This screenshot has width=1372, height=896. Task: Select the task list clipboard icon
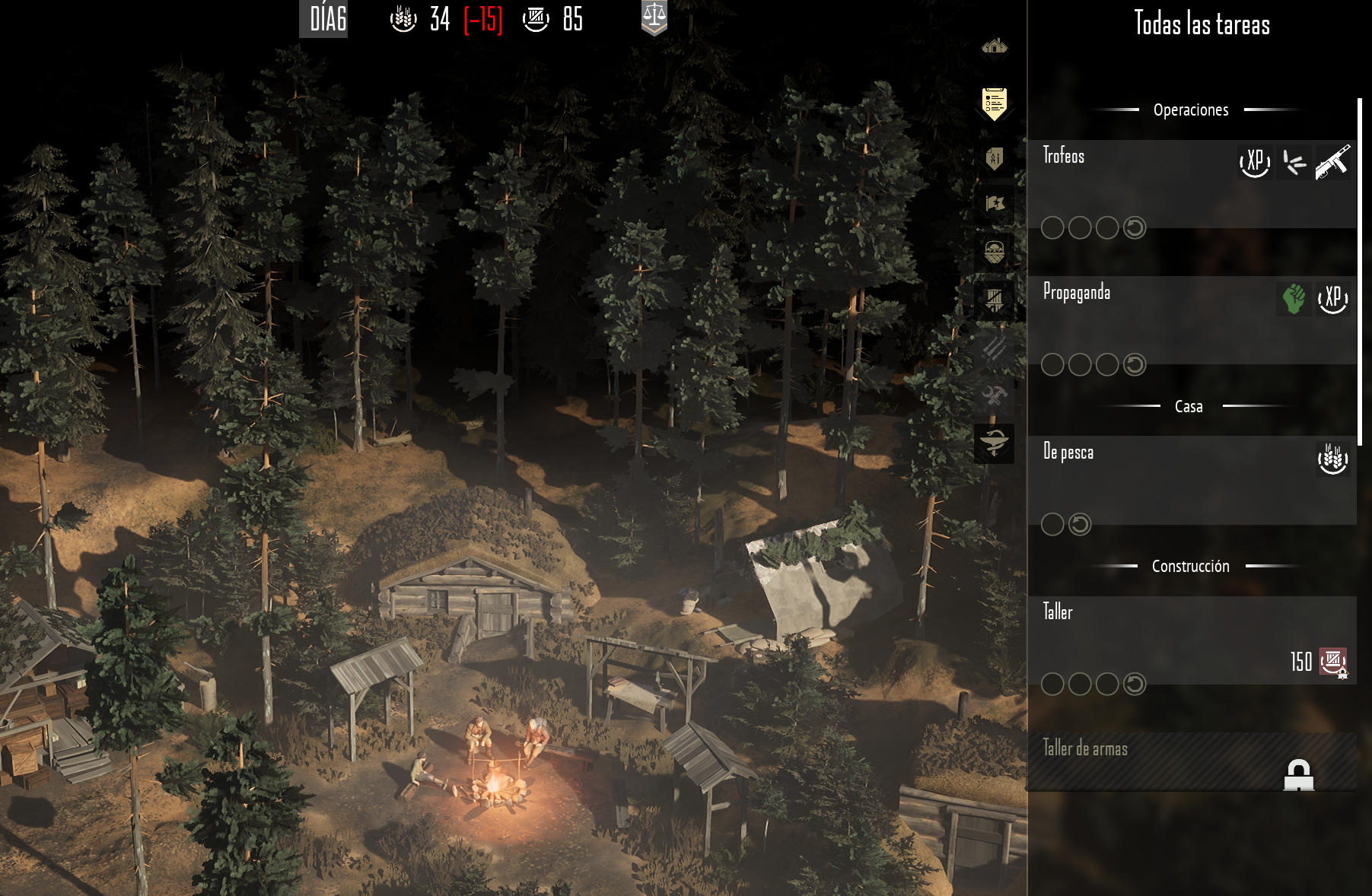click(994, 103)
